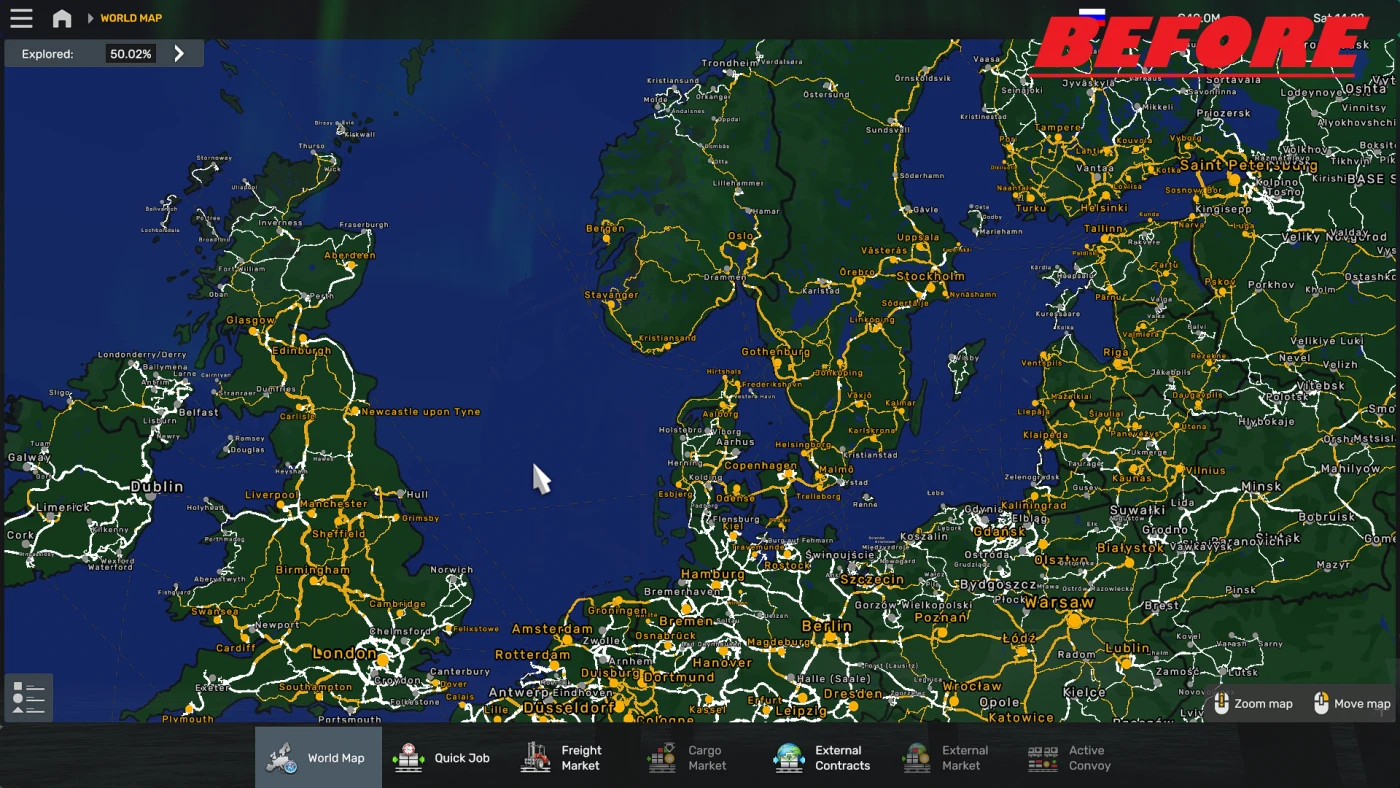
Task: Open Active Convoy via its icon
Action: 1042,757
